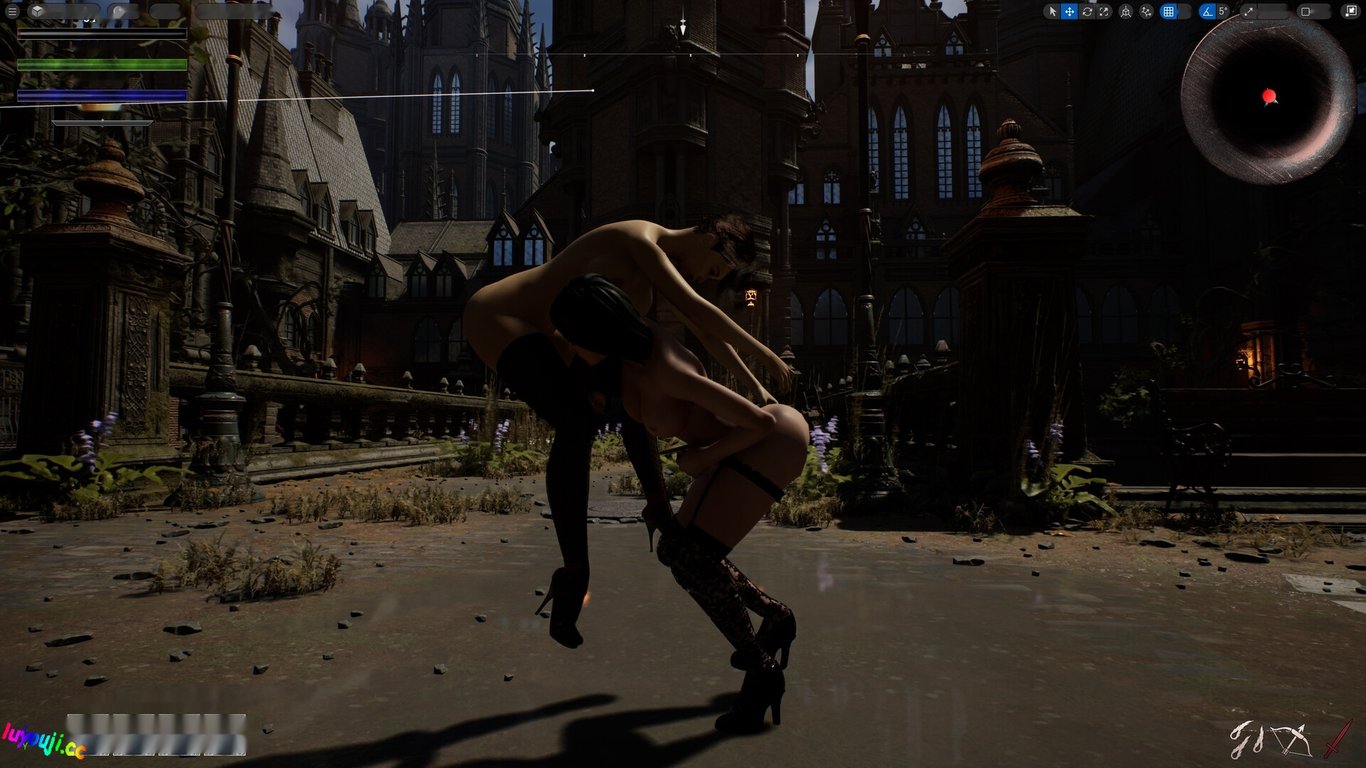The image size is (1366, 768).
Task: Open the 5° rotation snap value dropdown
Action: 1223,12
